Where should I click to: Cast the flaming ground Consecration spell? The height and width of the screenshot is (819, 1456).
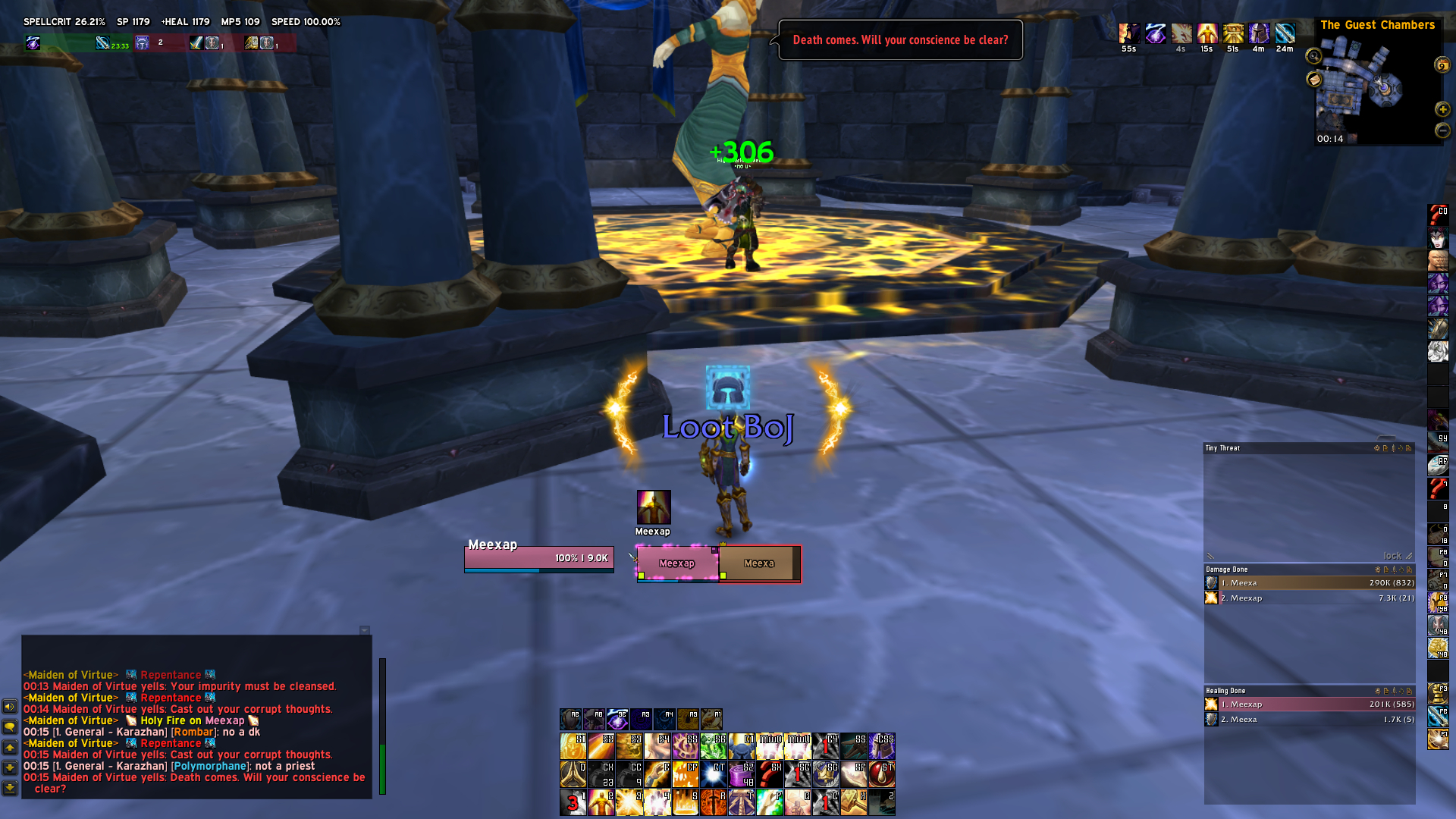(x=685, y=802)
